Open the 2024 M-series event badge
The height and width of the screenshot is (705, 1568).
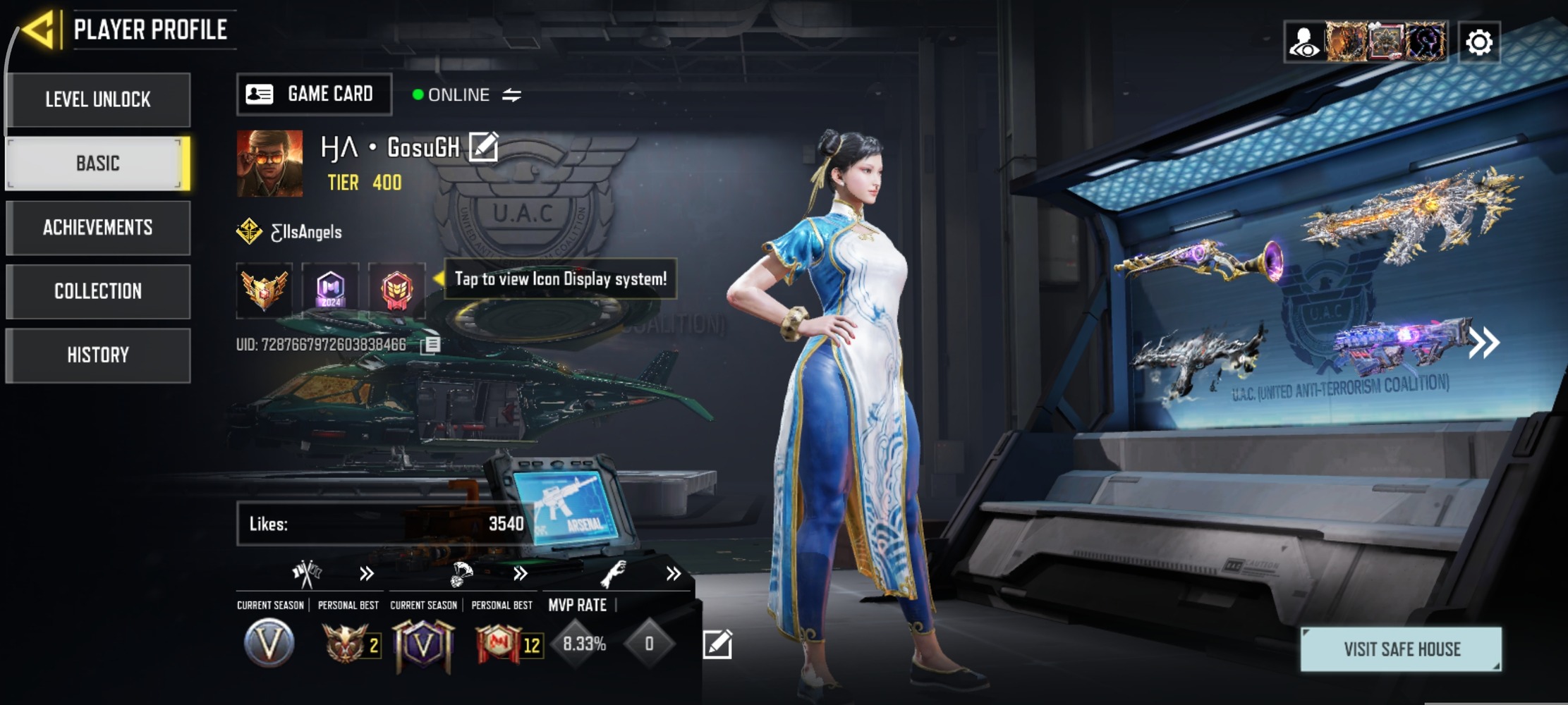point(329,290)
